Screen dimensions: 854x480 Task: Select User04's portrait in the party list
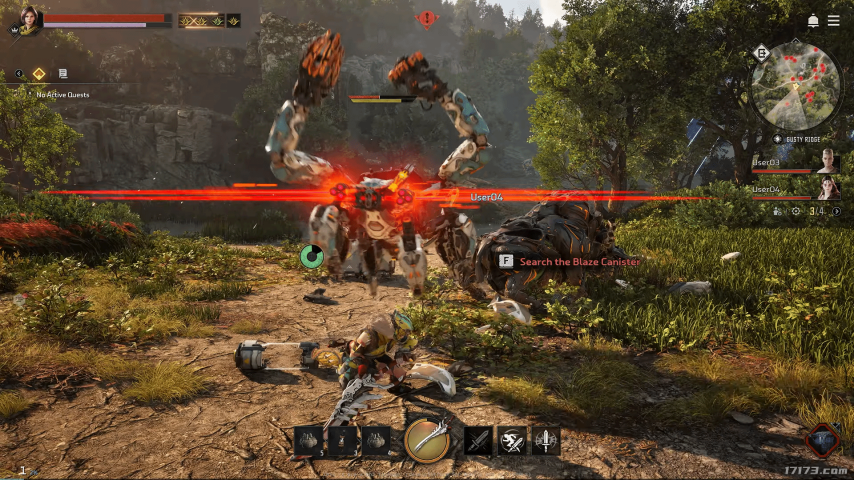[x=828, y=187]
